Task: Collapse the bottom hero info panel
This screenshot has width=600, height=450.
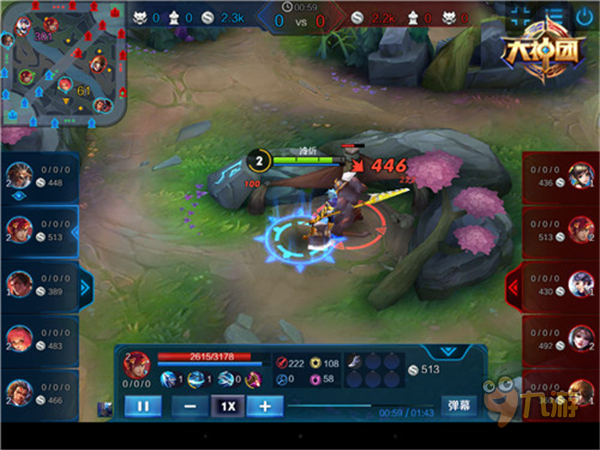Action: 447,351
